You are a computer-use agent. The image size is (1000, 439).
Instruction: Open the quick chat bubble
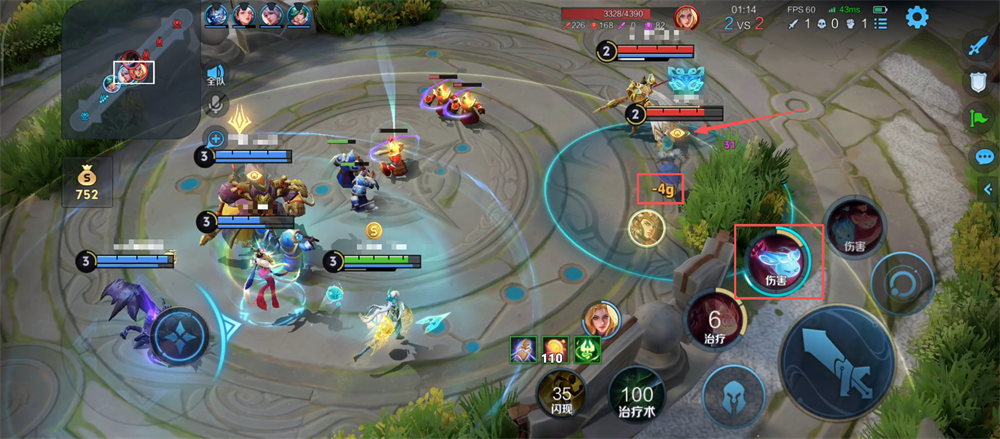(984, 157)
